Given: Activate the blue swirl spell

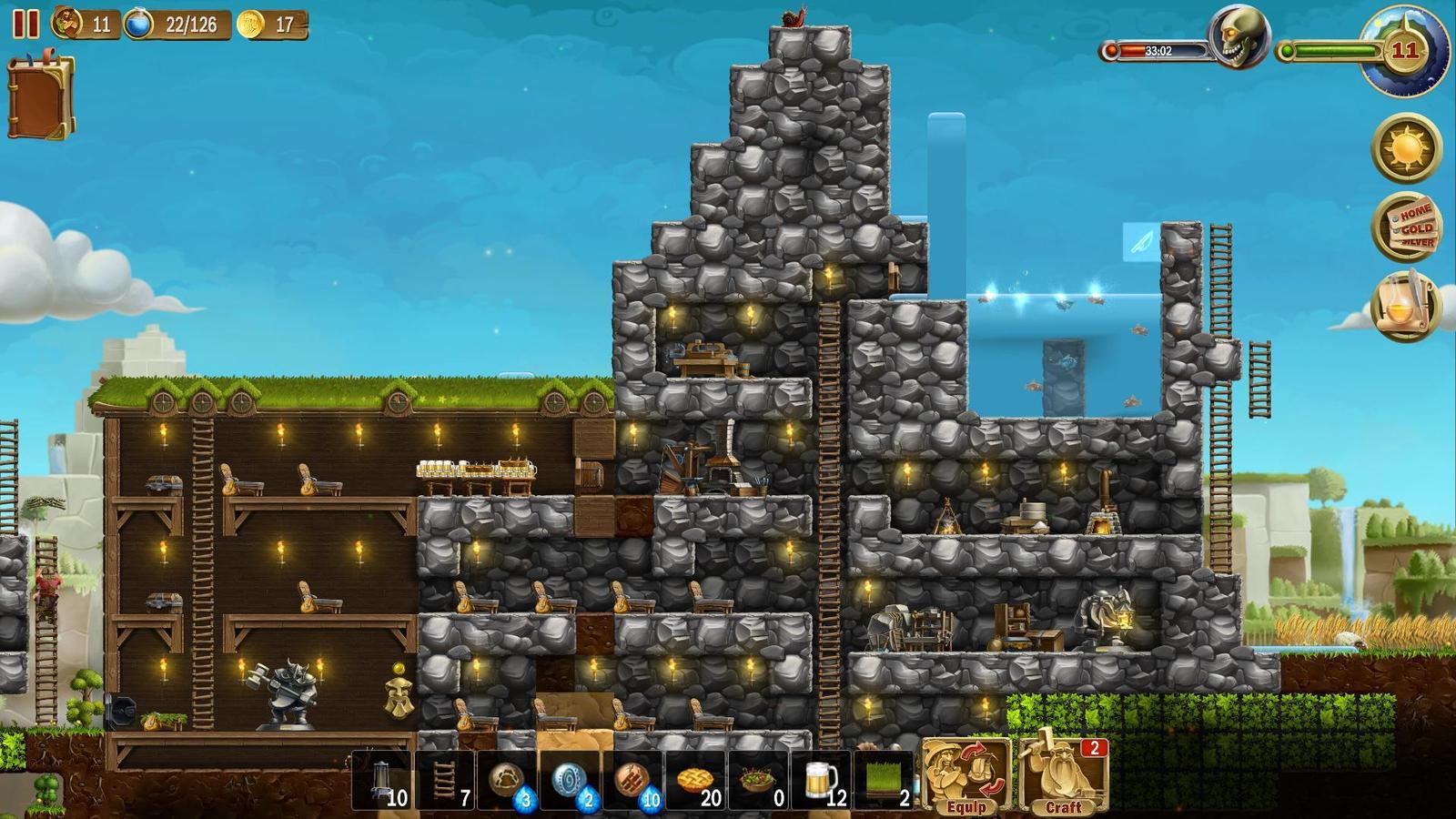Looking at the screenshot, I should [x=570, y=780].
